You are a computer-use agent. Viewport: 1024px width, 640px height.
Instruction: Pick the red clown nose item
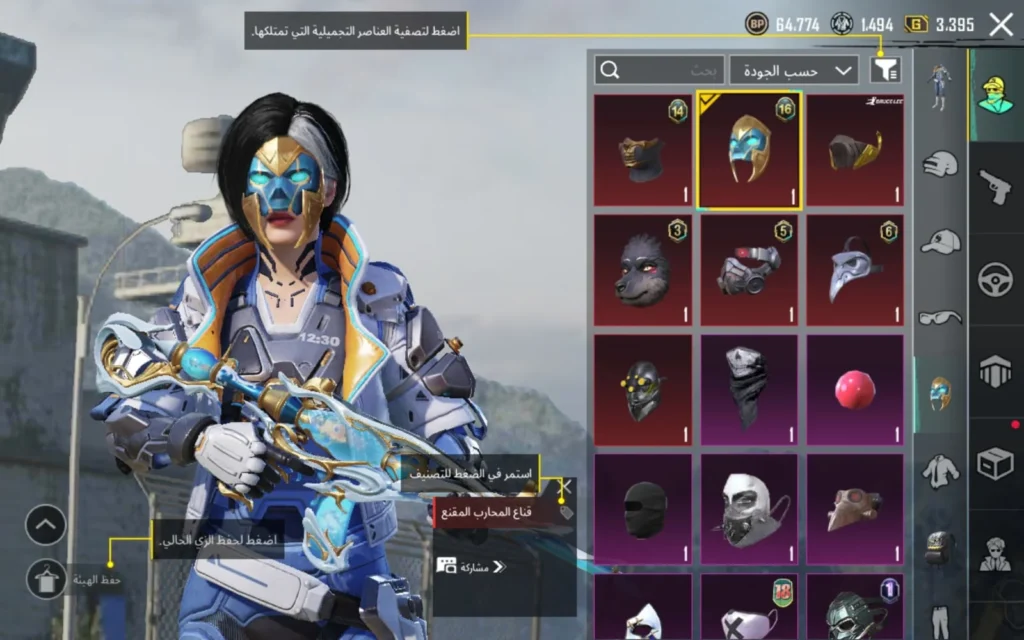click(x=855, y=390)
